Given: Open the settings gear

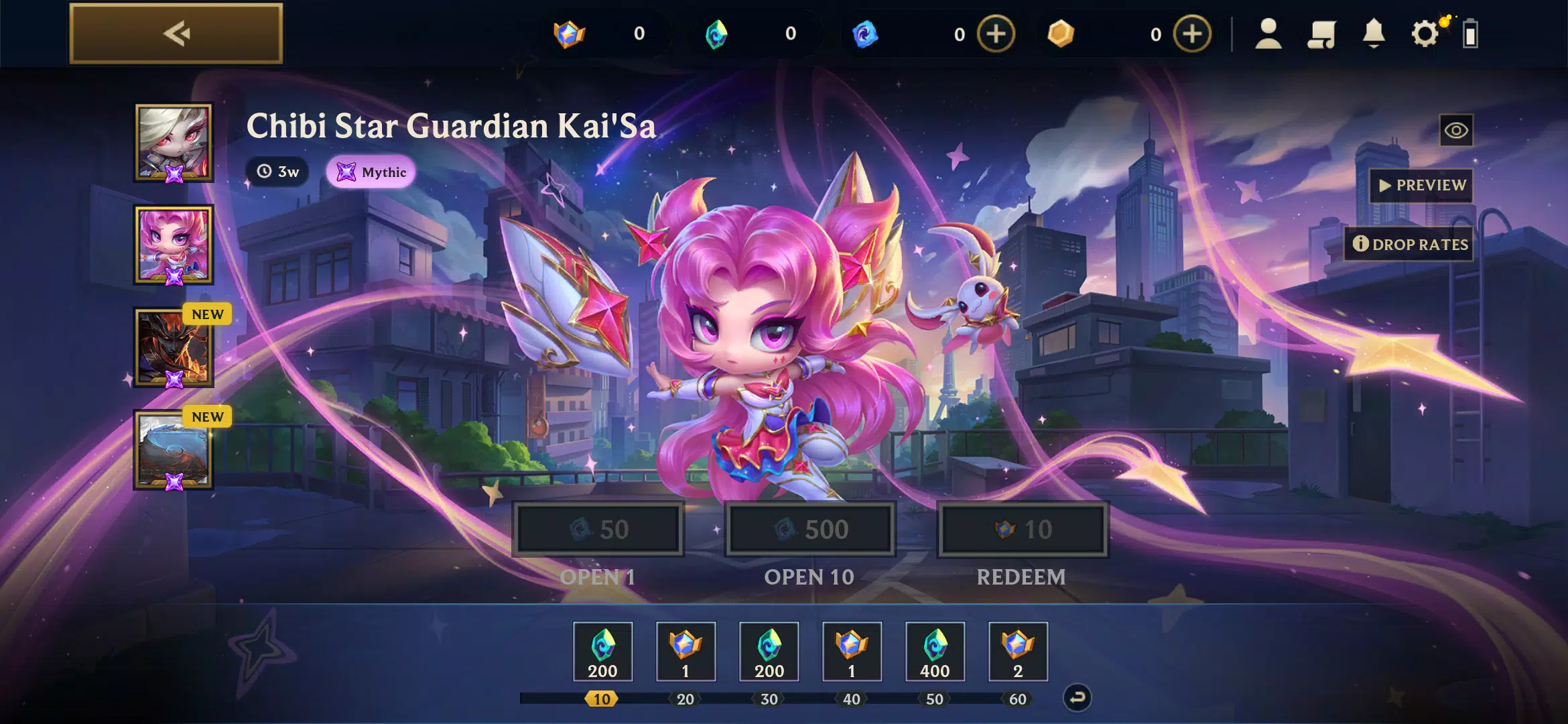Looking at the screenshot, I should tap(1425, 35).
